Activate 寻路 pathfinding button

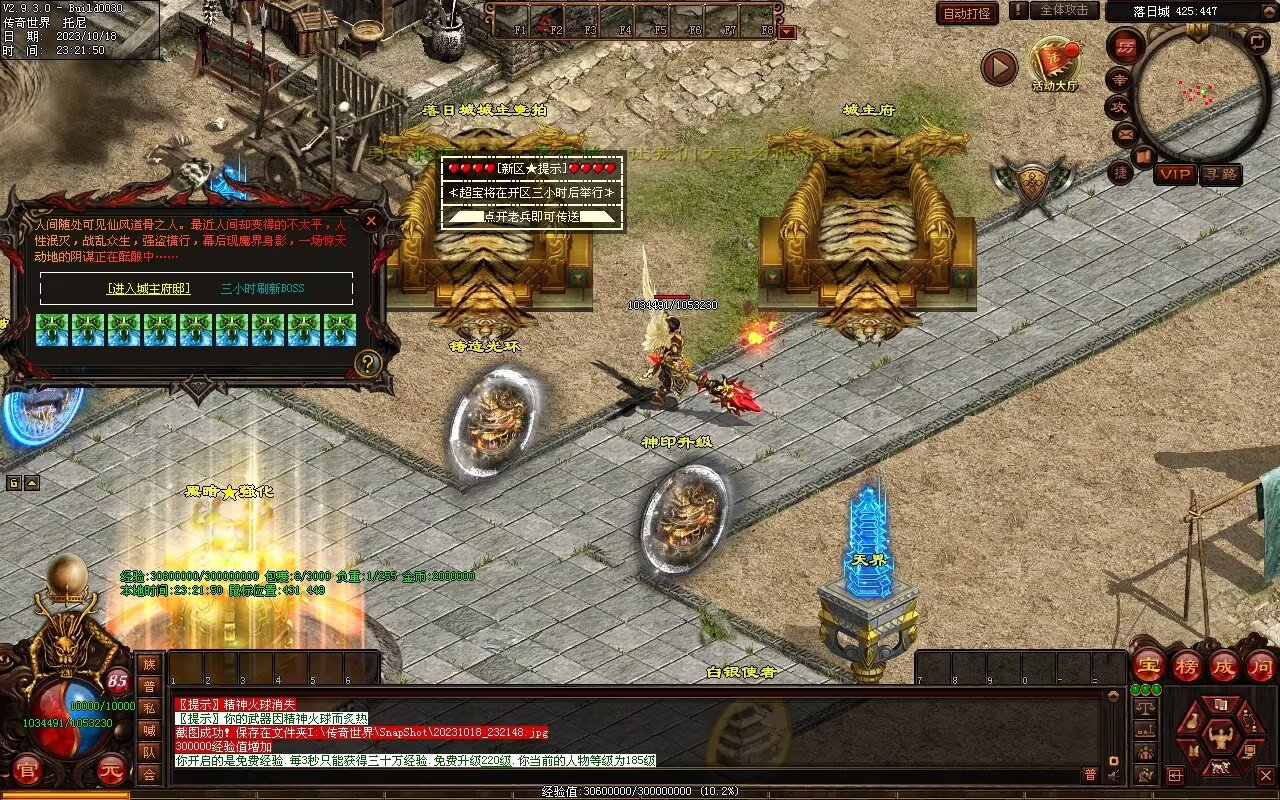tap(1219, 174)
